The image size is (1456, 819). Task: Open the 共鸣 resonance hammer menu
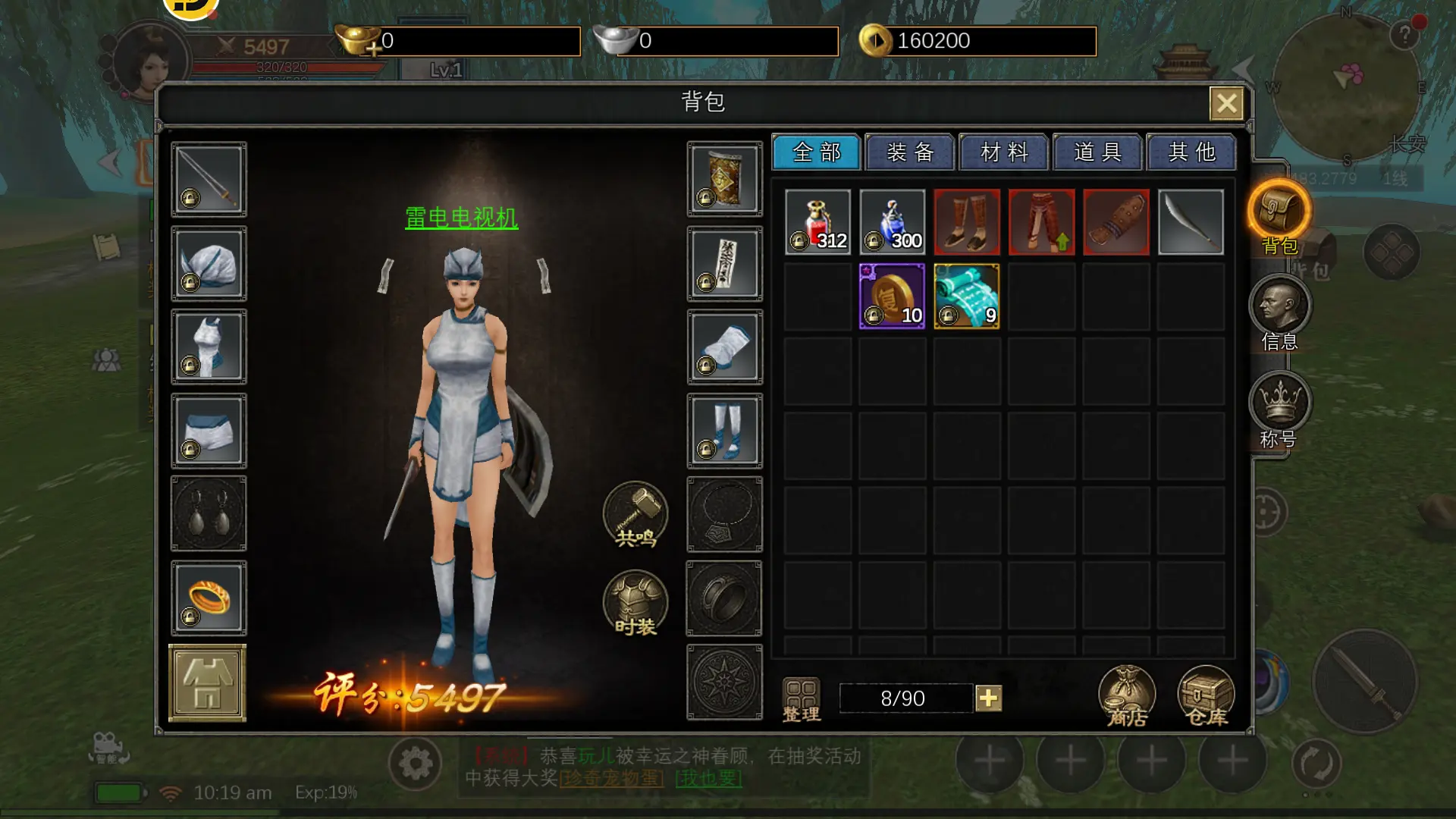[x=635, y=515]
